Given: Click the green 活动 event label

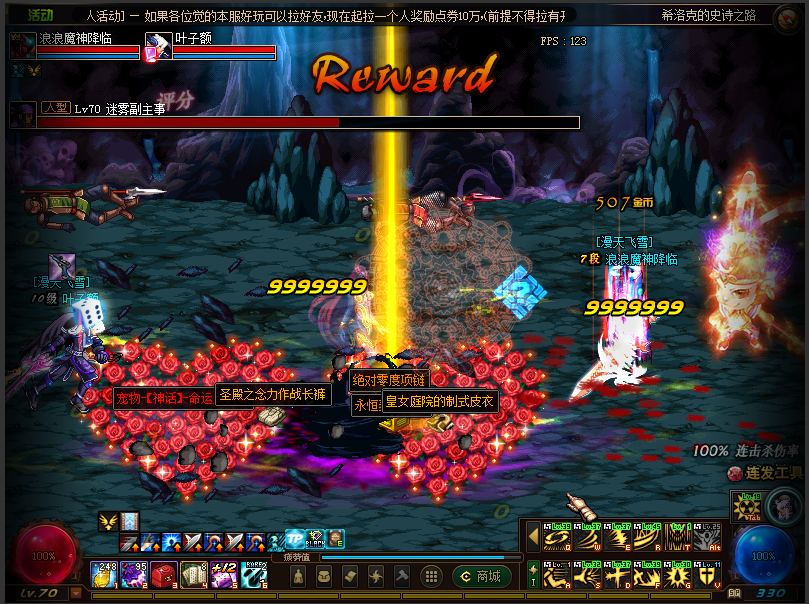Looking at the screenshot, I should pyautogui.click(x=41, y=16).
